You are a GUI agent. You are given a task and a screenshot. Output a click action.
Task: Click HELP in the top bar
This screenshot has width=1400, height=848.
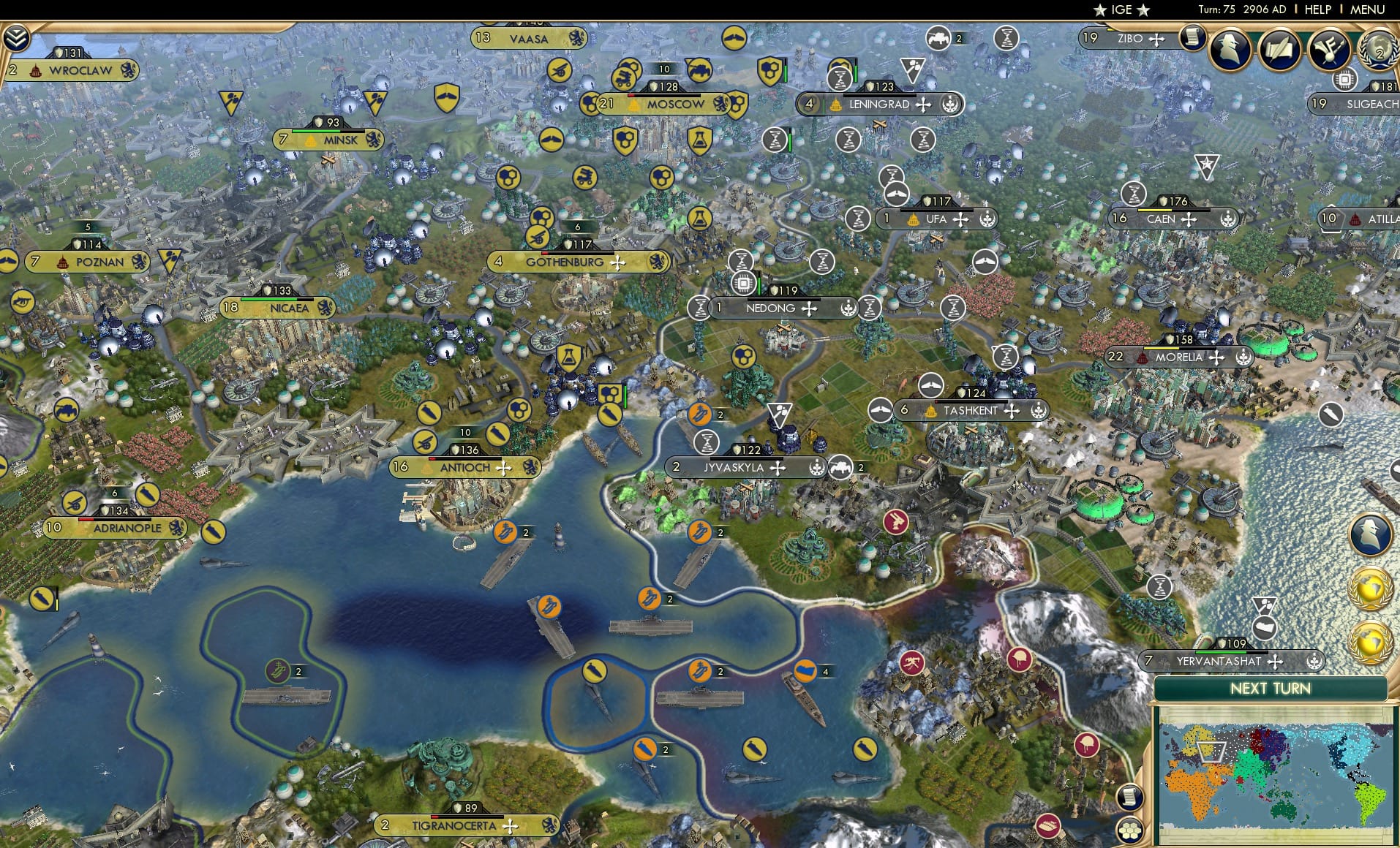pos(1317,10)
